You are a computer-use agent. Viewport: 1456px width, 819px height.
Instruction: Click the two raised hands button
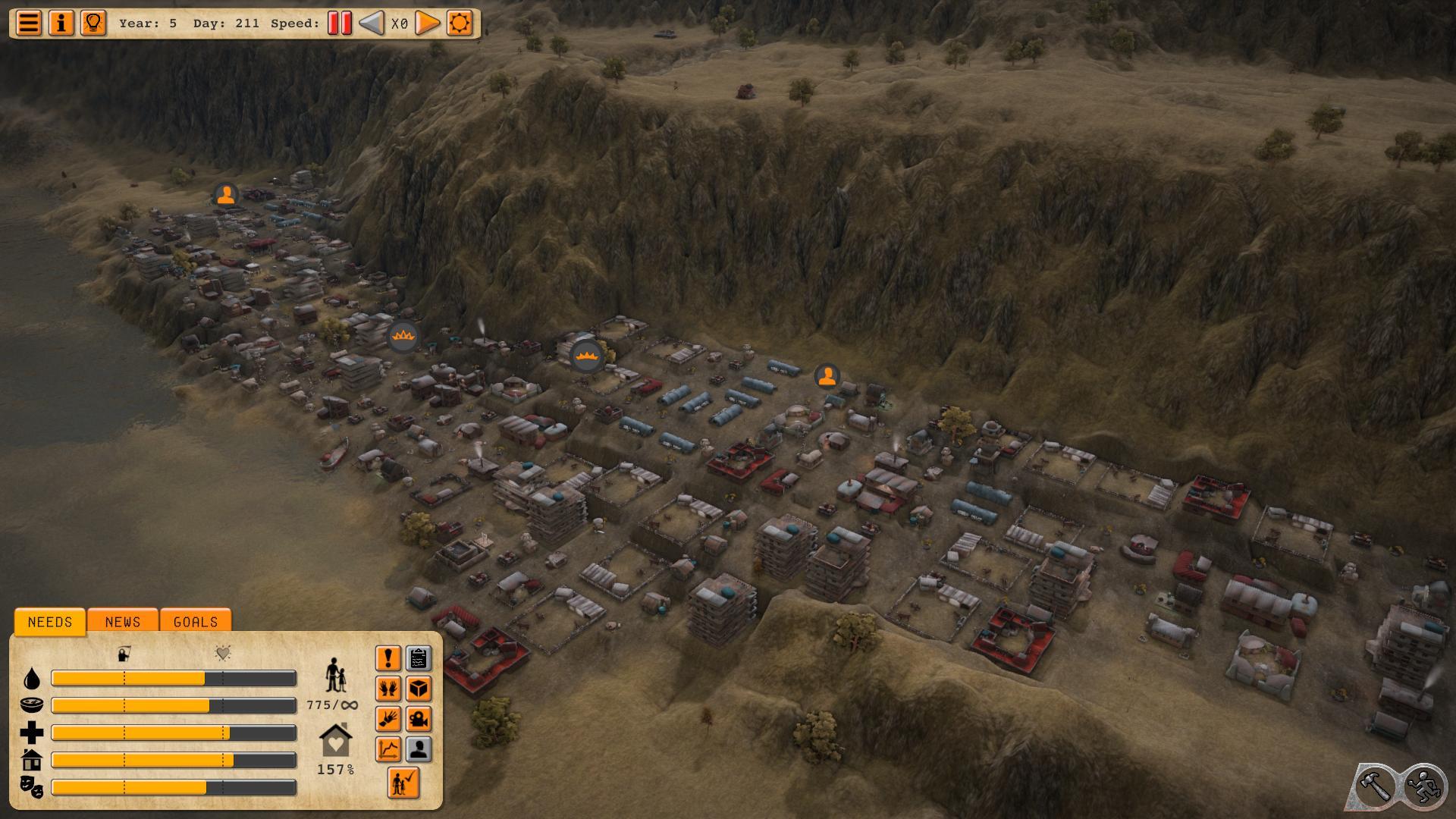click(388, 689)
